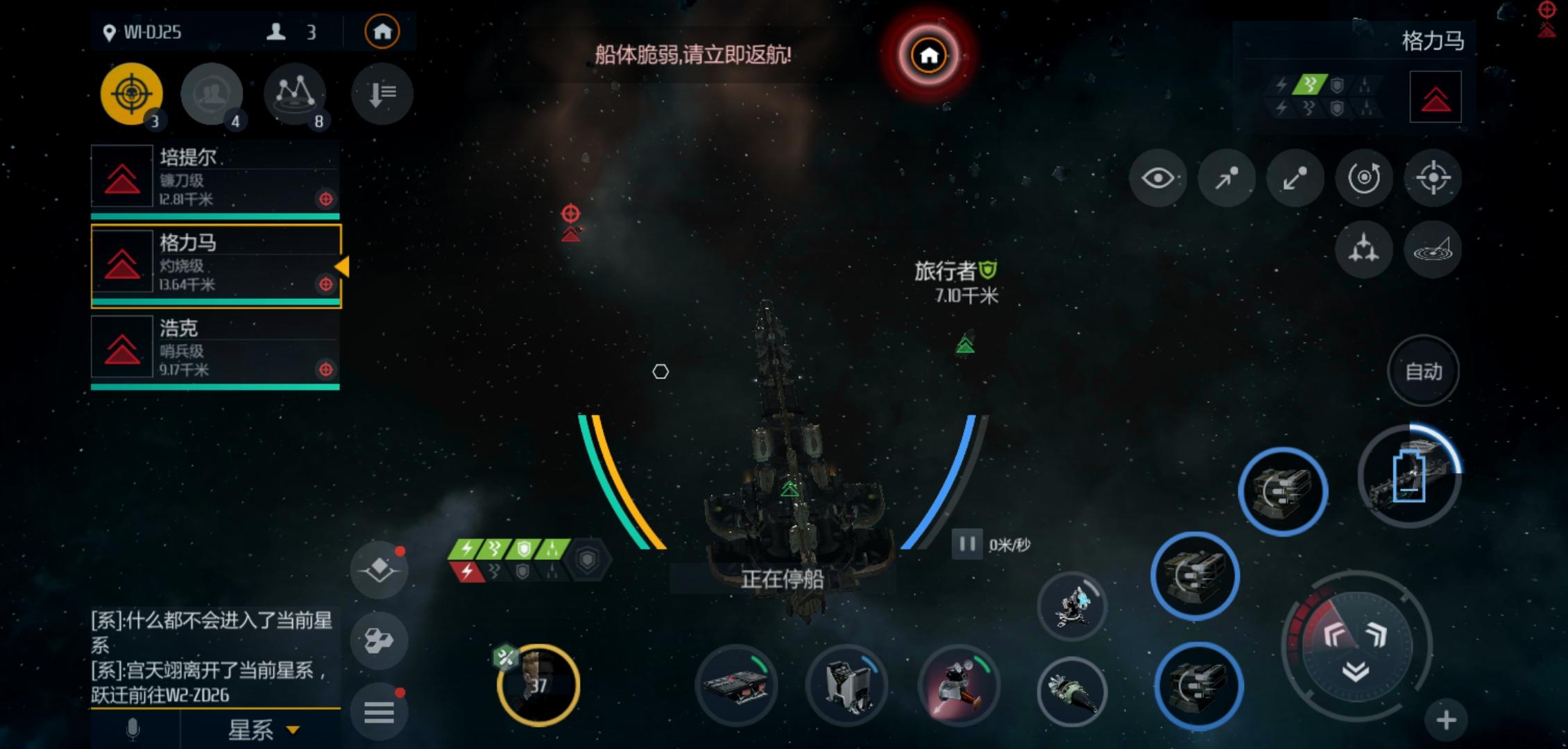Activate the orbit maneuver icon
Image resolution: width=1568 pixels, height=749 pixels.
1363,179
